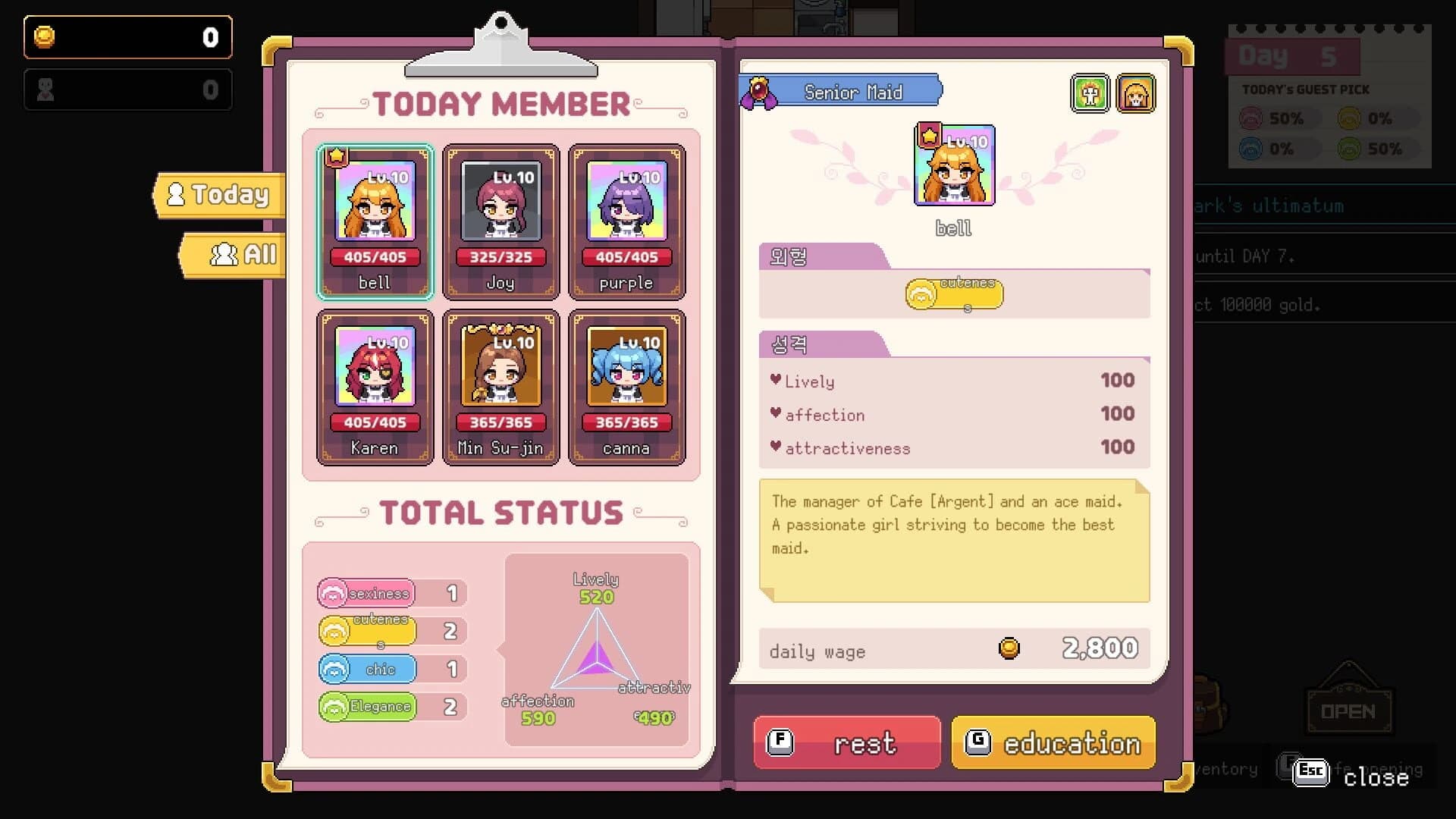The height and width of the screenshot is (819, 1456).
Task: Switch to the Today tab
Action: (x=218, y=195)
